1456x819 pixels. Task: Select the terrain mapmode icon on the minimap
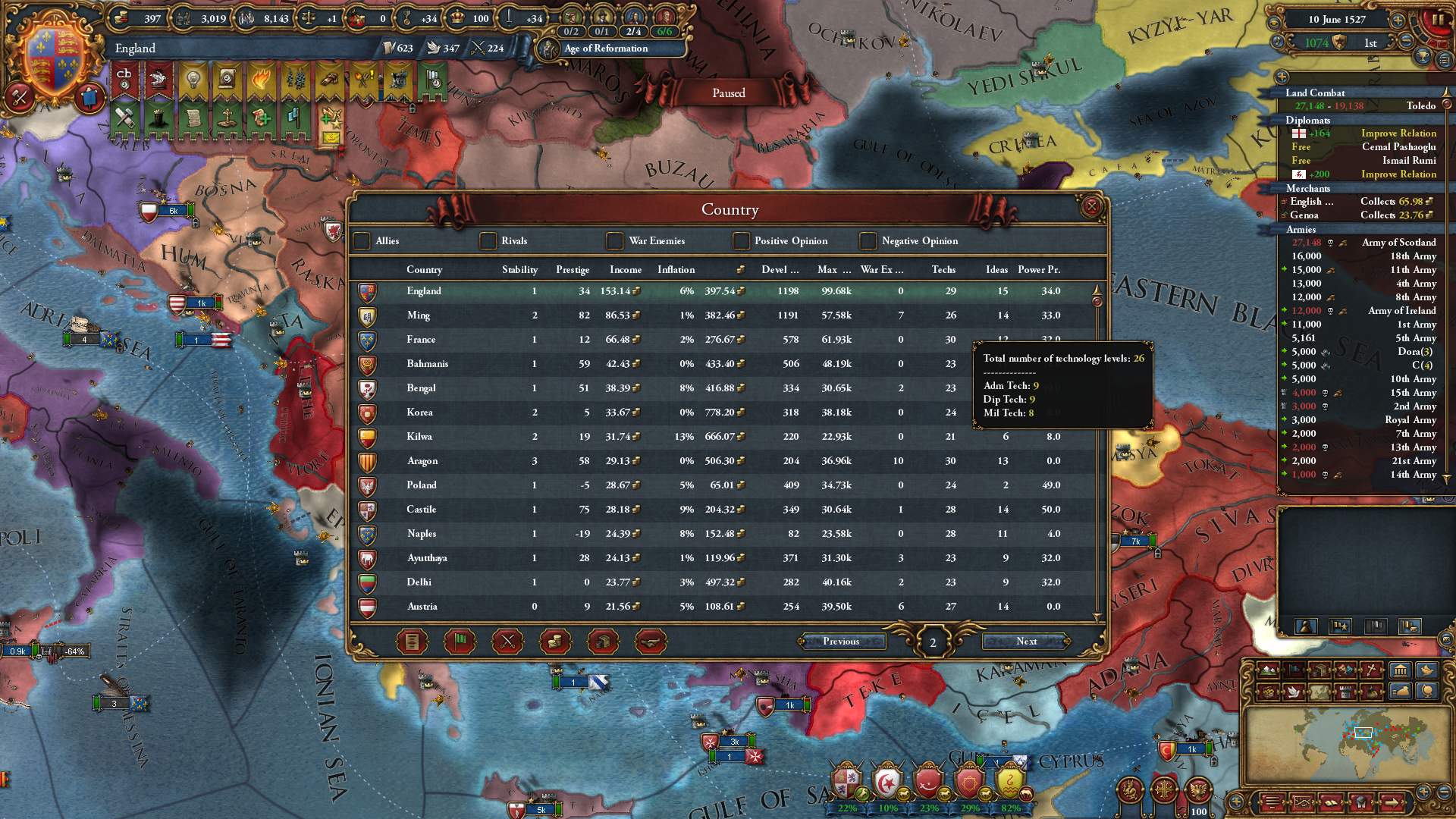point(1268,670)
